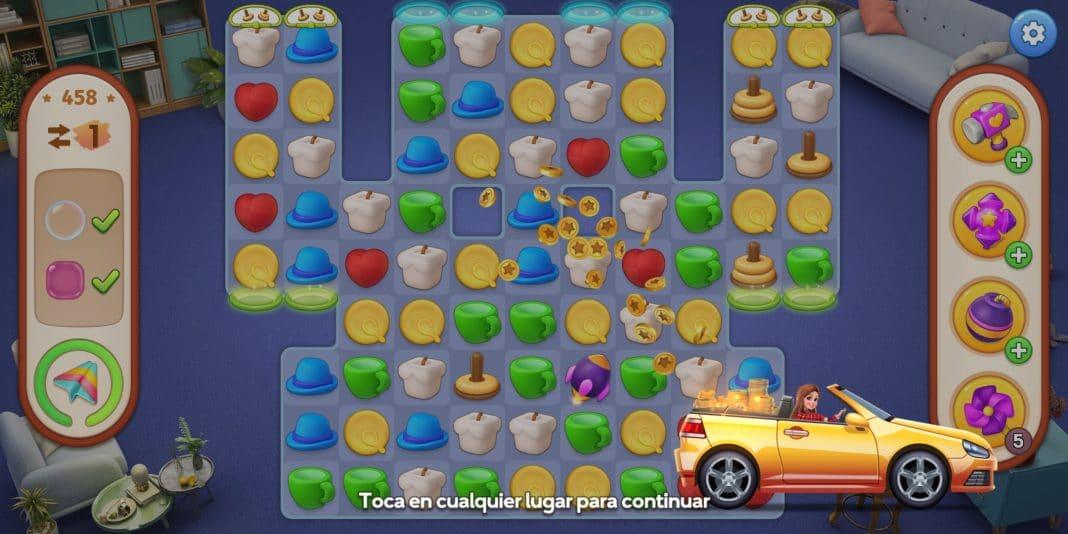Activate the rainbow paper plane power-up
Image resolution: width=1068 pixels, height=534 pixels.
(x=78, y=384)
